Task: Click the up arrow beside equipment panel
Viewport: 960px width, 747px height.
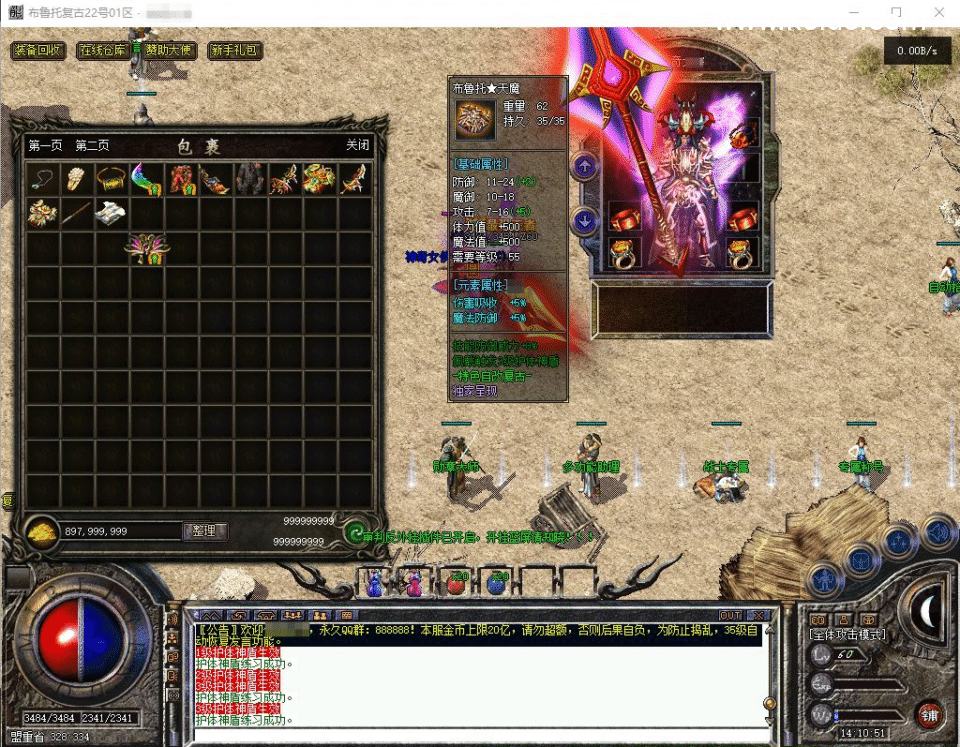Action: pos(585,166)
